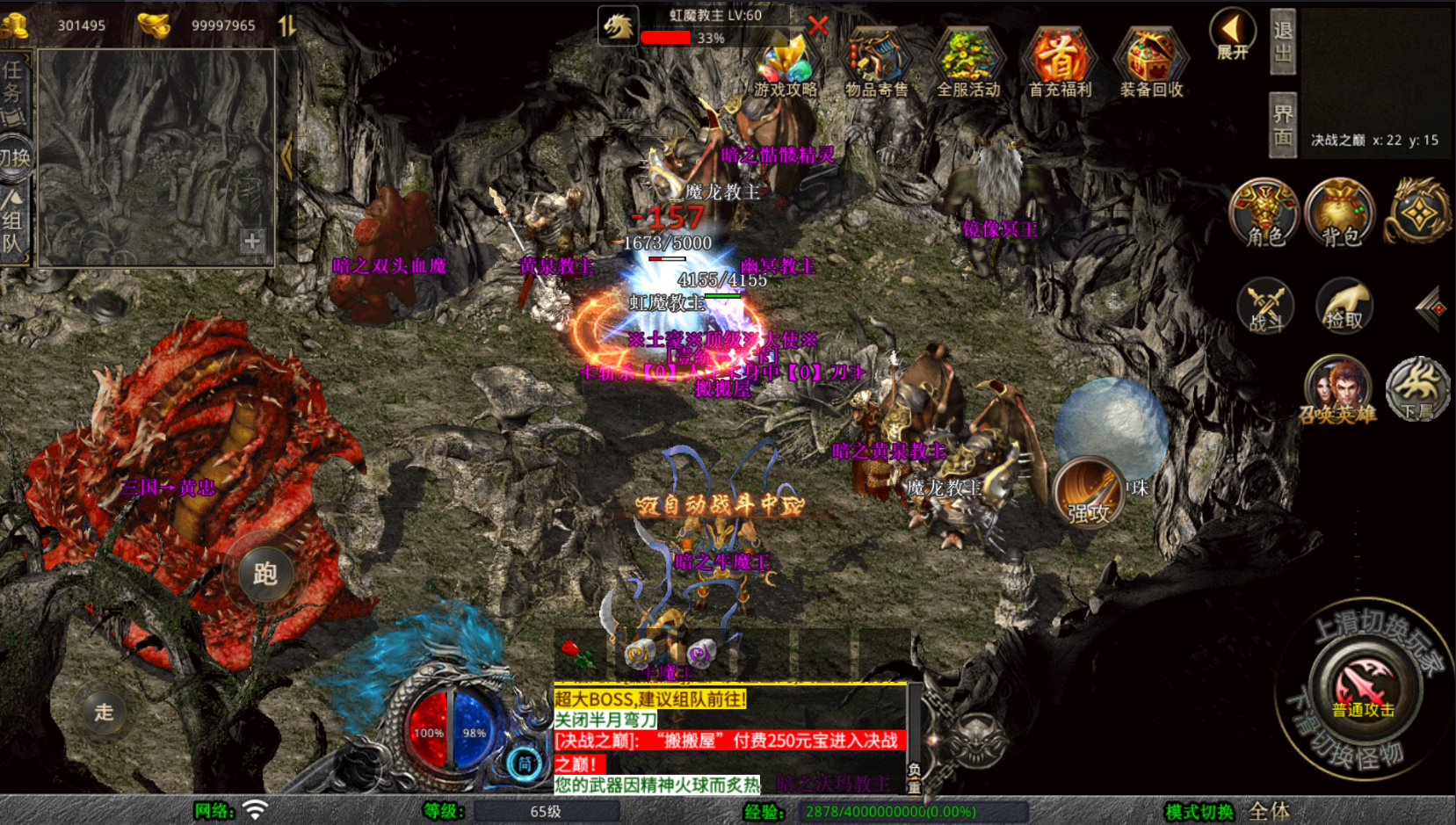Click the 退出 exit button
This screenshot has height=825, width=1456.
1283,41
